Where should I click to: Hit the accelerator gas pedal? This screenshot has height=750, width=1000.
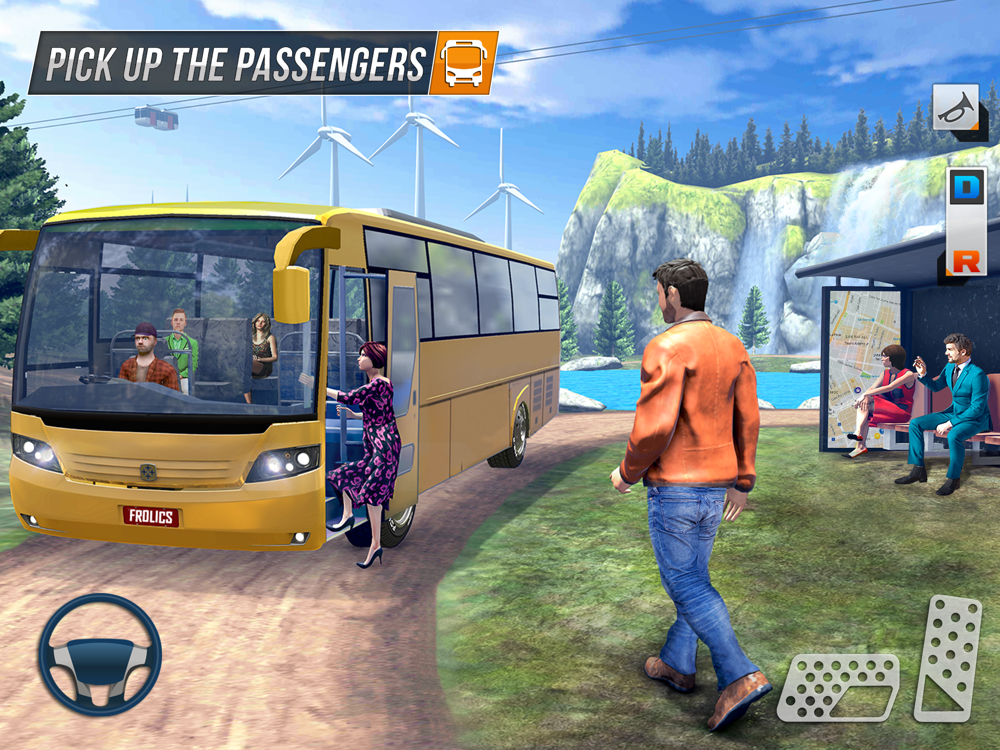[946, 657]
